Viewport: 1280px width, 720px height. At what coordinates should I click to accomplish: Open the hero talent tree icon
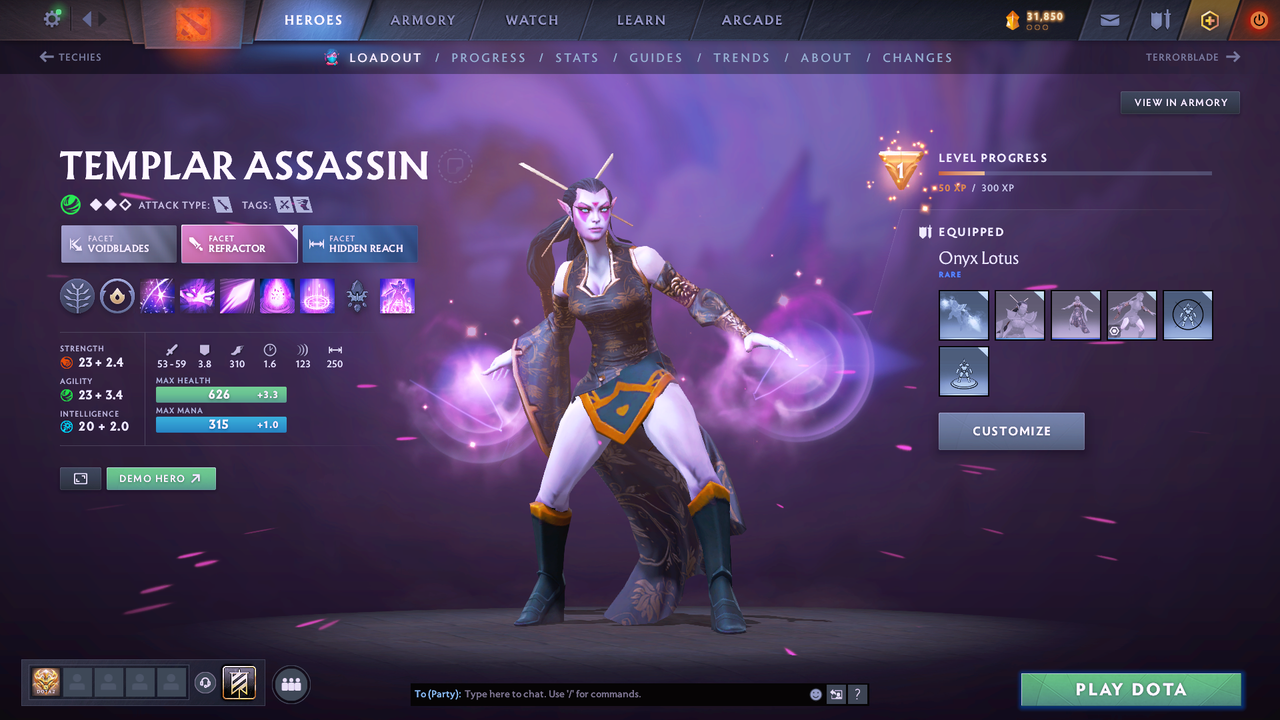tap(77, 296)
